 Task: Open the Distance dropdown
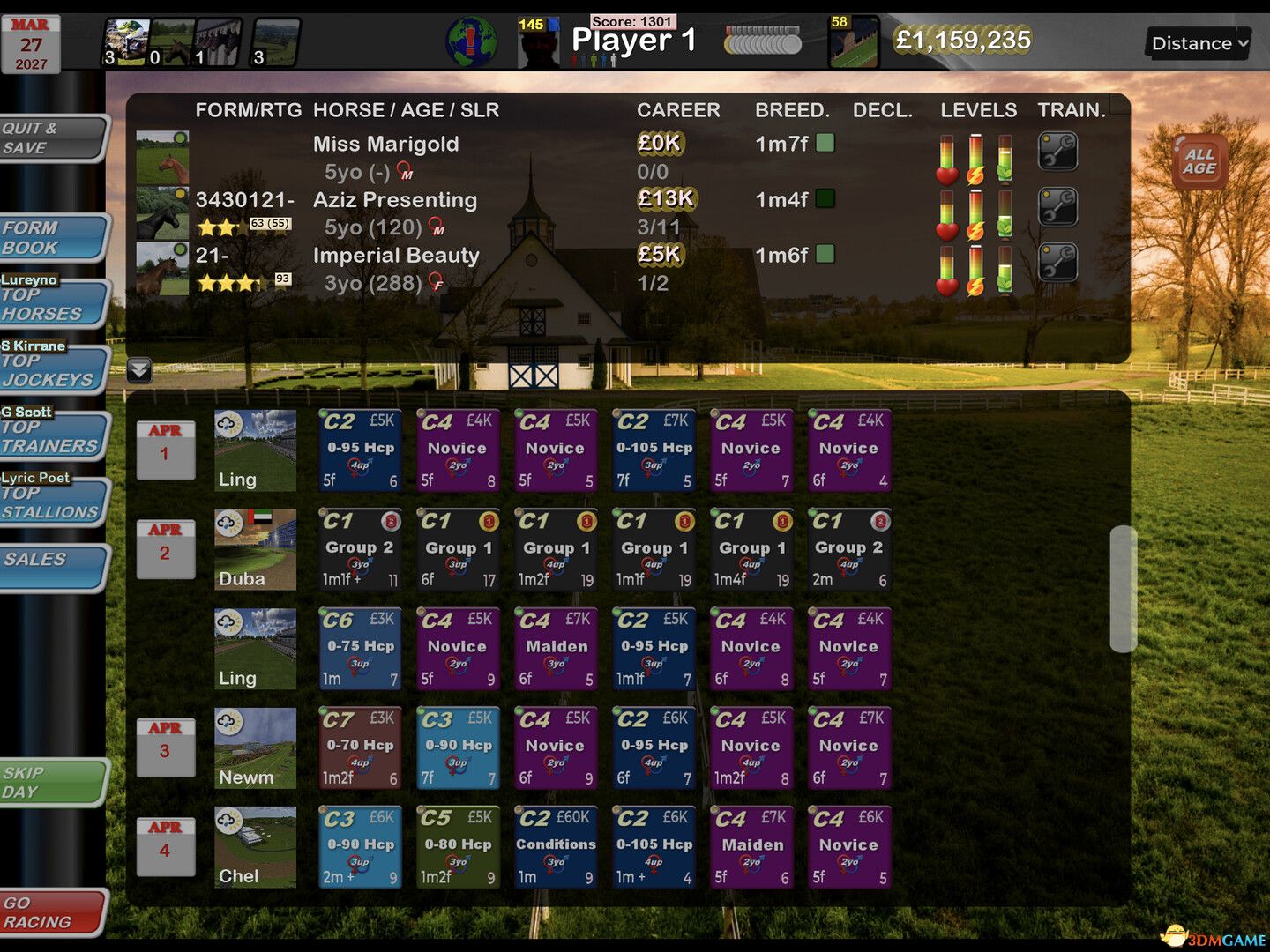coord(1197,42)
